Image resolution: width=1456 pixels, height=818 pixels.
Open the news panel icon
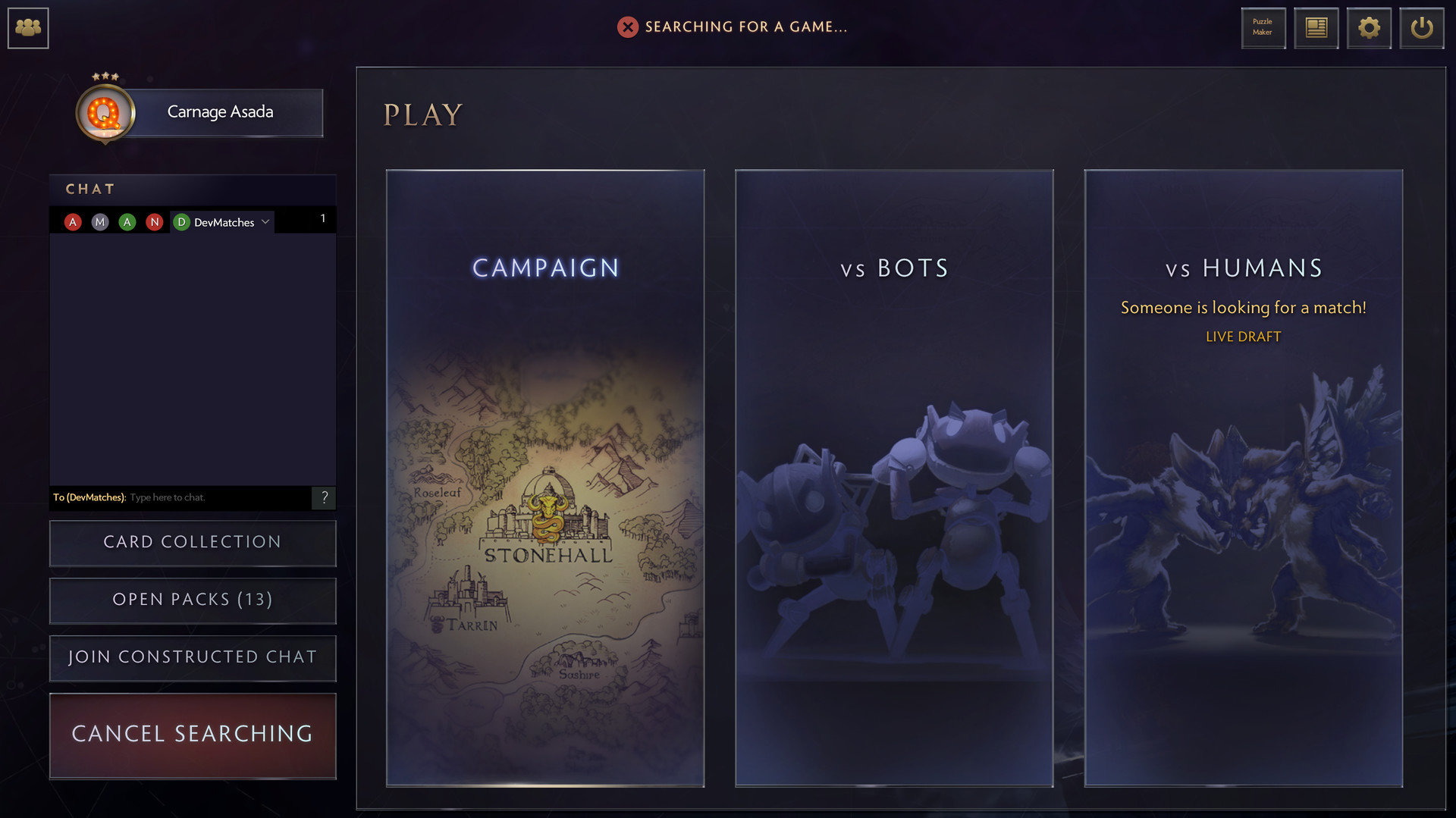click(1316, 27)
